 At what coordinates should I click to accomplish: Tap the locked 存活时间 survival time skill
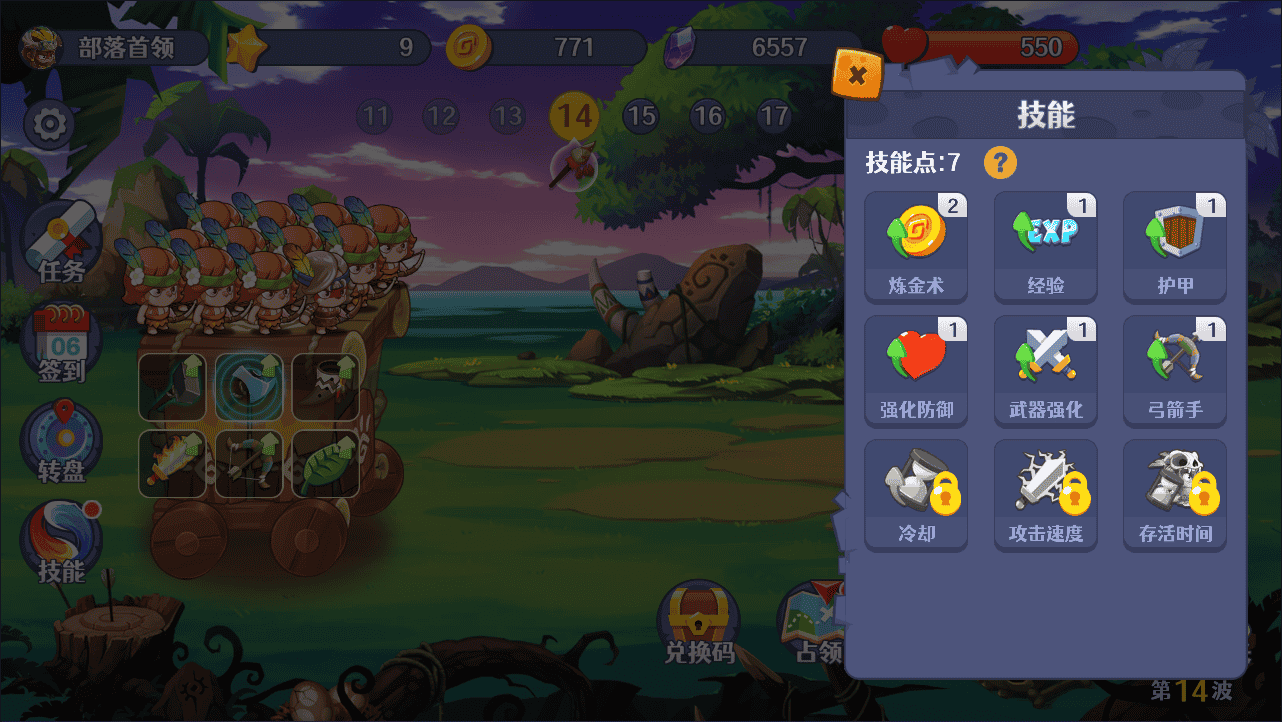point(1174,494)
